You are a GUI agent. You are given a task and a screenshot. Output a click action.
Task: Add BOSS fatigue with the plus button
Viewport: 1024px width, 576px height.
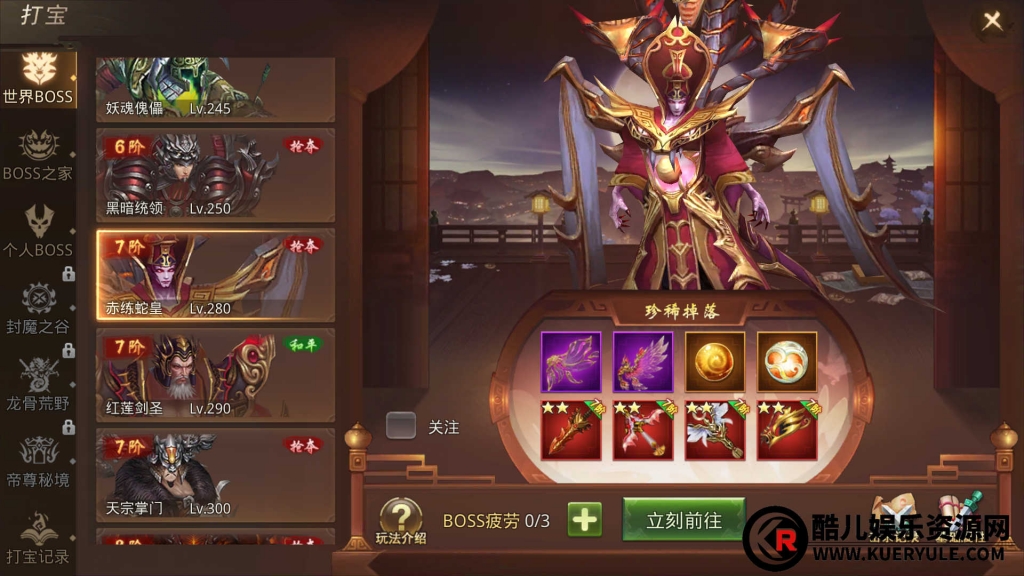tap(585, 520)
